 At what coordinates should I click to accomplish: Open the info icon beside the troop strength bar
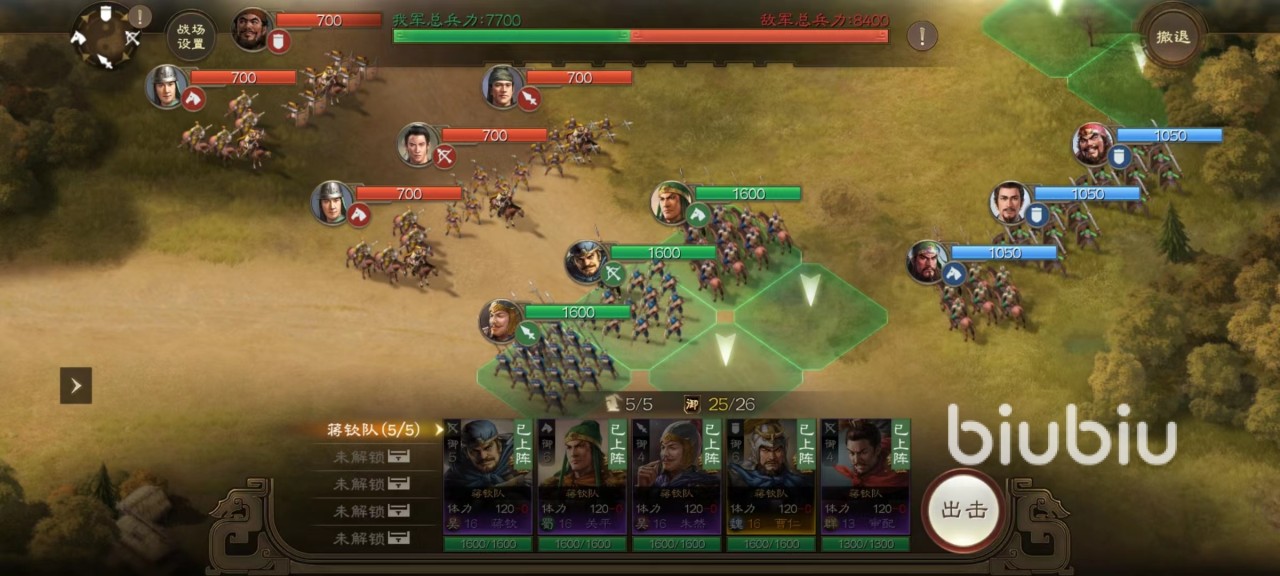pos(922,37)
